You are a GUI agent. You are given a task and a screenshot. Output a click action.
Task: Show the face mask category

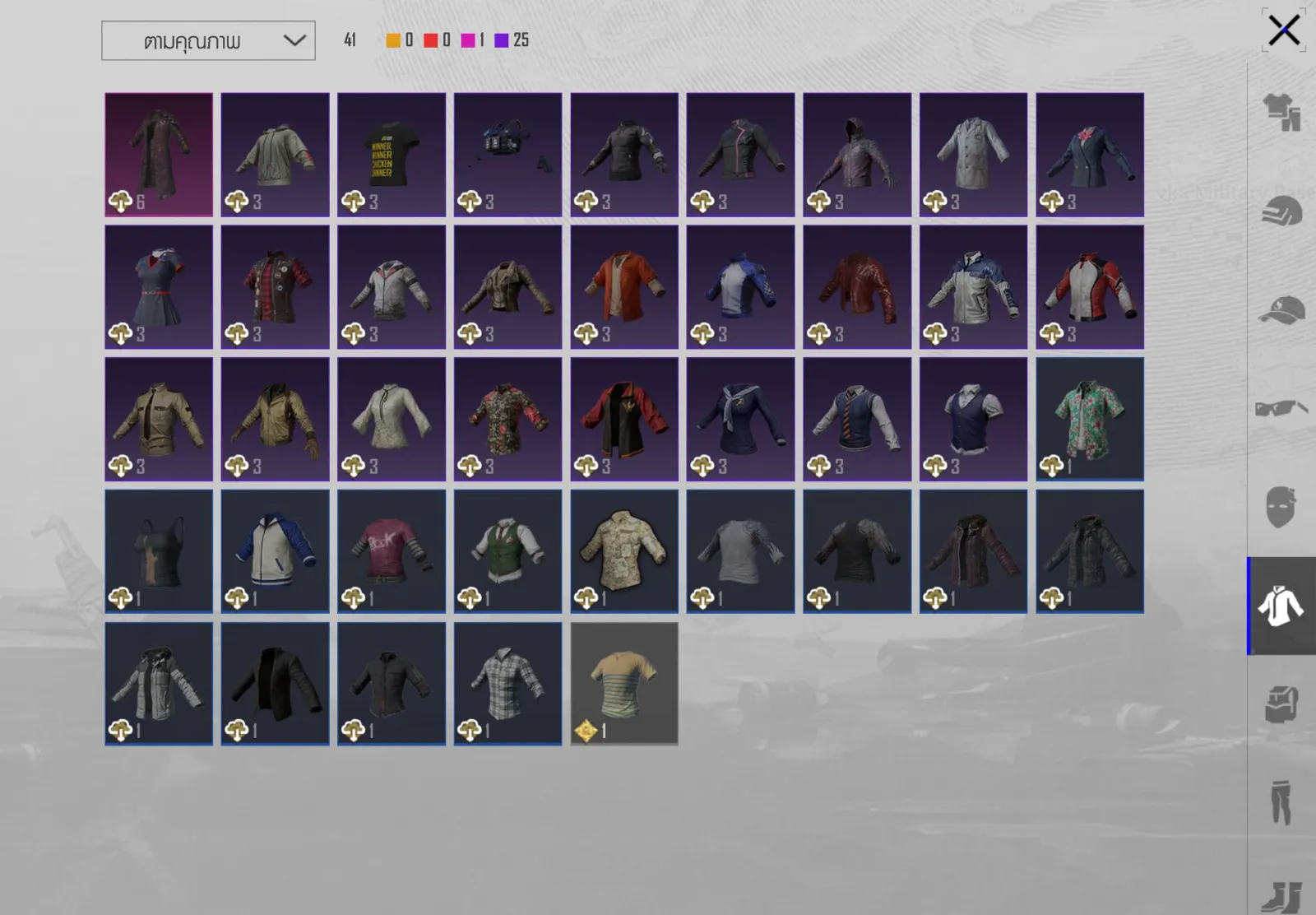(x=1281, y=506)
